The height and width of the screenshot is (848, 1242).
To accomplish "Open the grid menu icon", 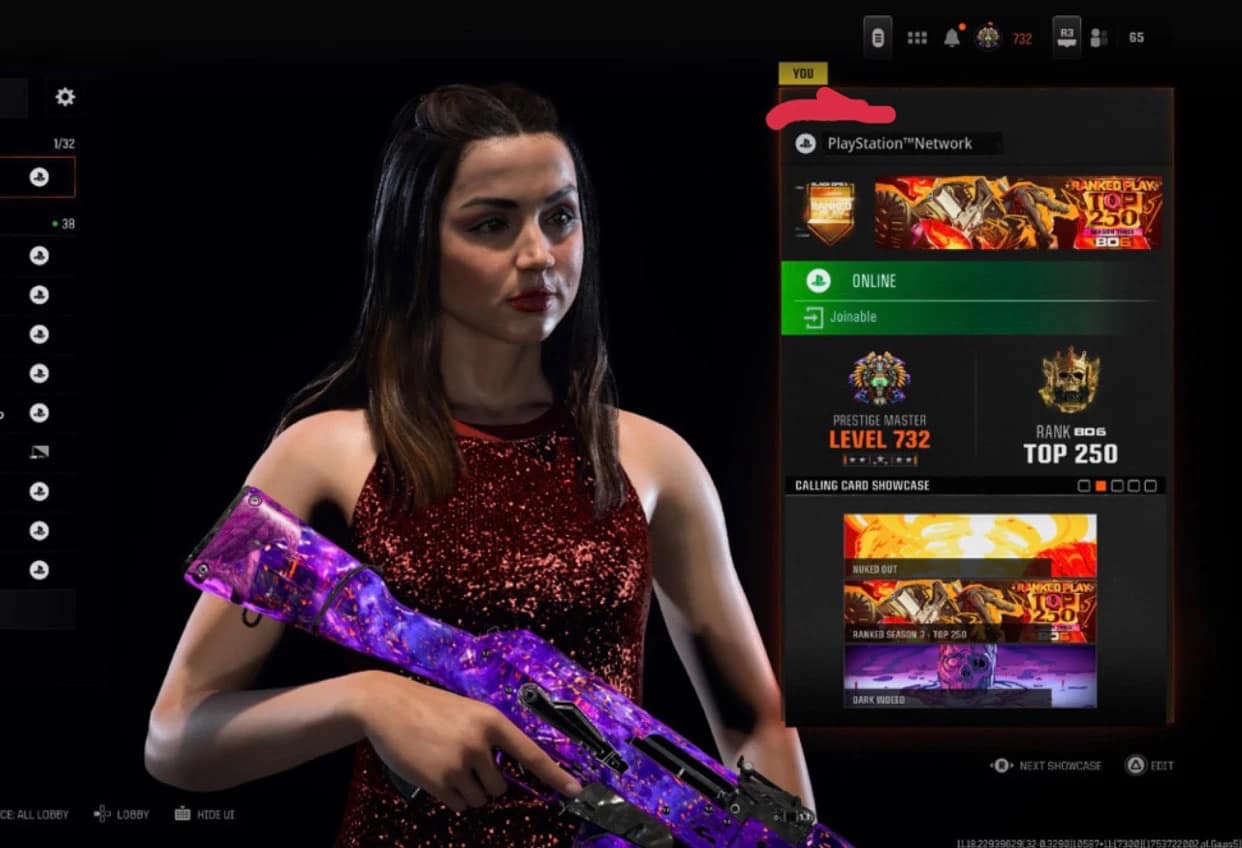I will click(917, 38).
